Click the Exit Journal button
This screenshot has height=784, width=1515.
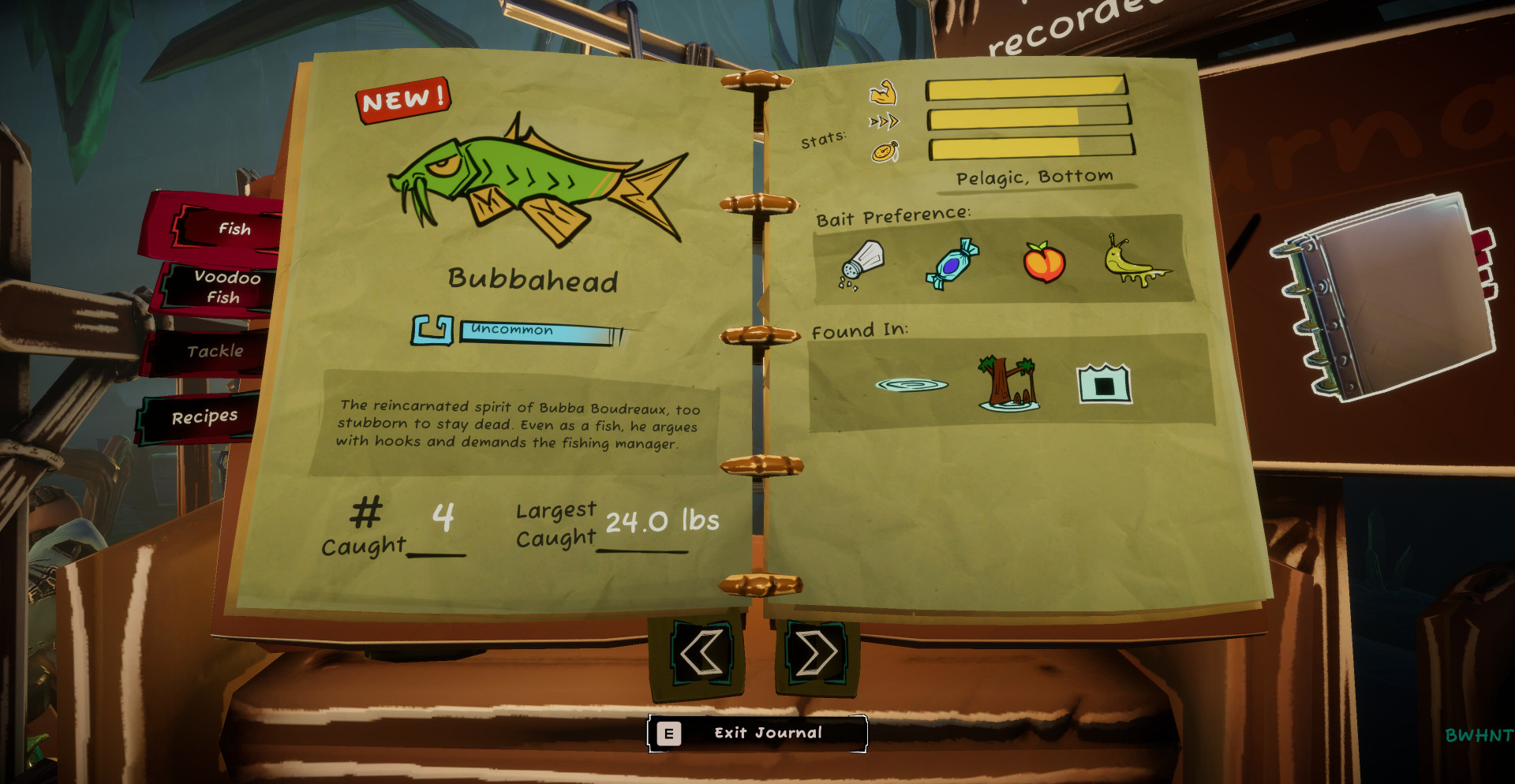(x=757, y=734)
